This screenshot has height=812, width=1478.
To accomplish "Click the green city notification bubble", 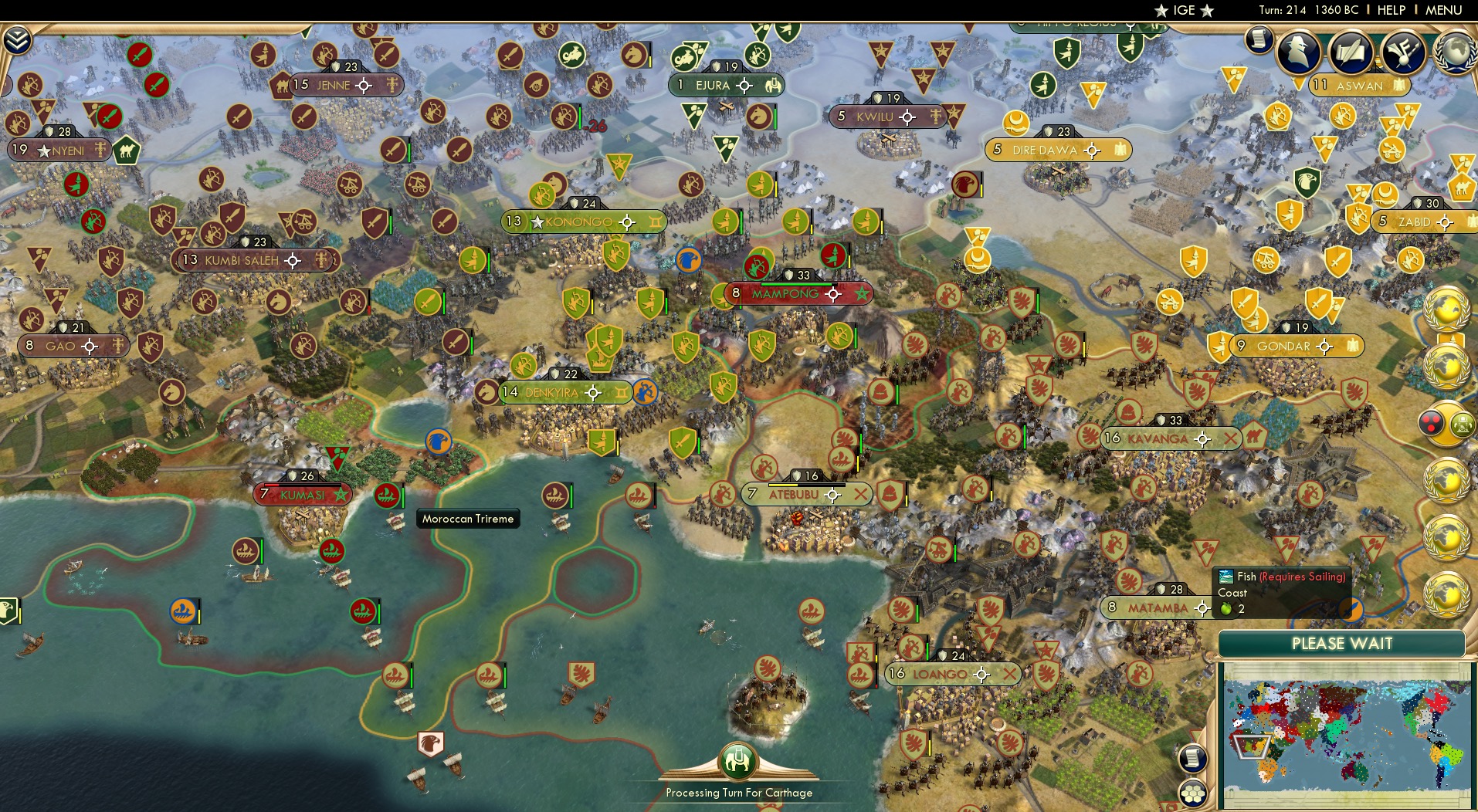I will [1462, 423].
